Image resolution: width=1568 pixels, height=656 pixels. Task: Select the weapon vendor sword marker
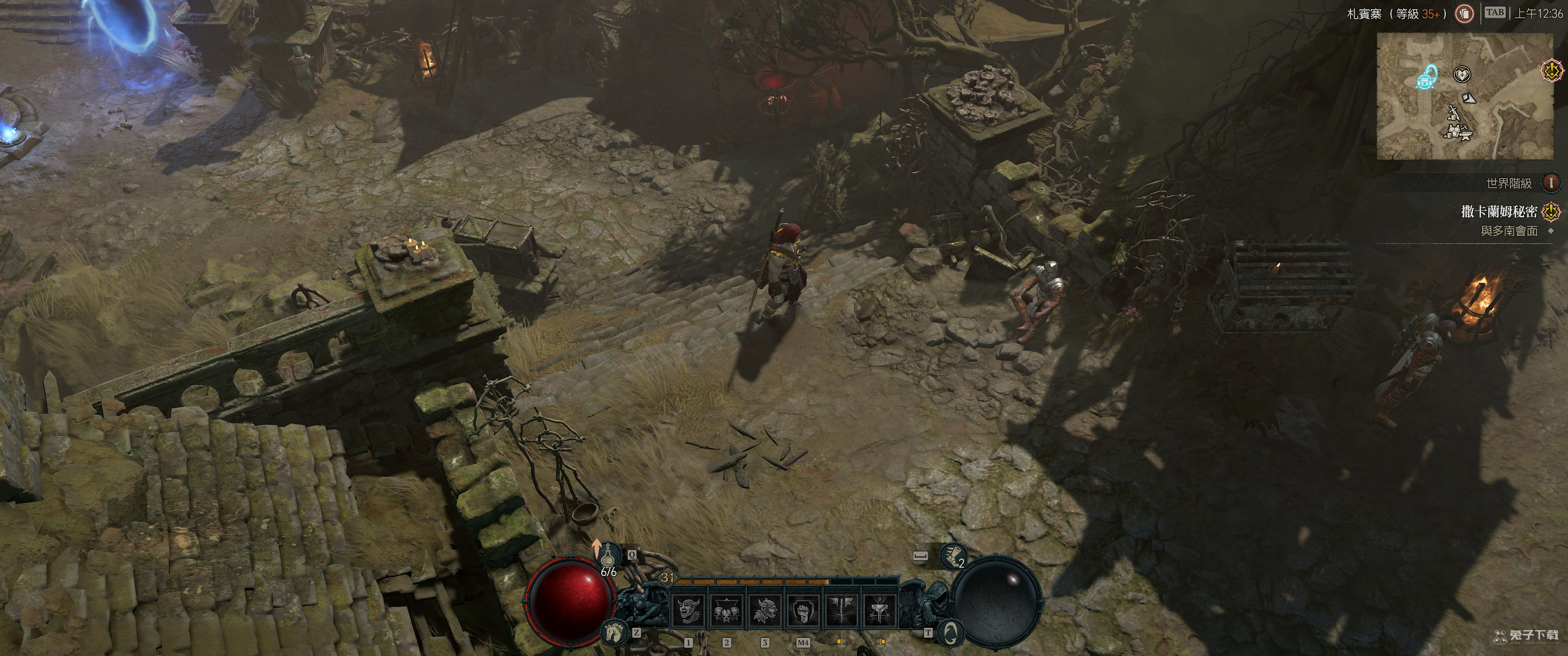[x=1454, y=112]
